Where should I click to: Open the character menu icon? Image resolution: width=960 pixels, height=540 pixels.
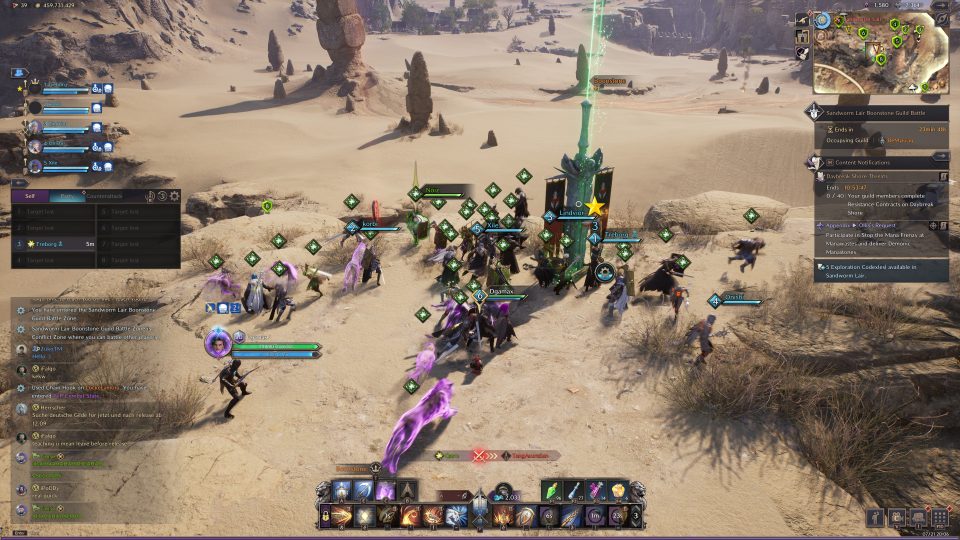coord(876,517)
